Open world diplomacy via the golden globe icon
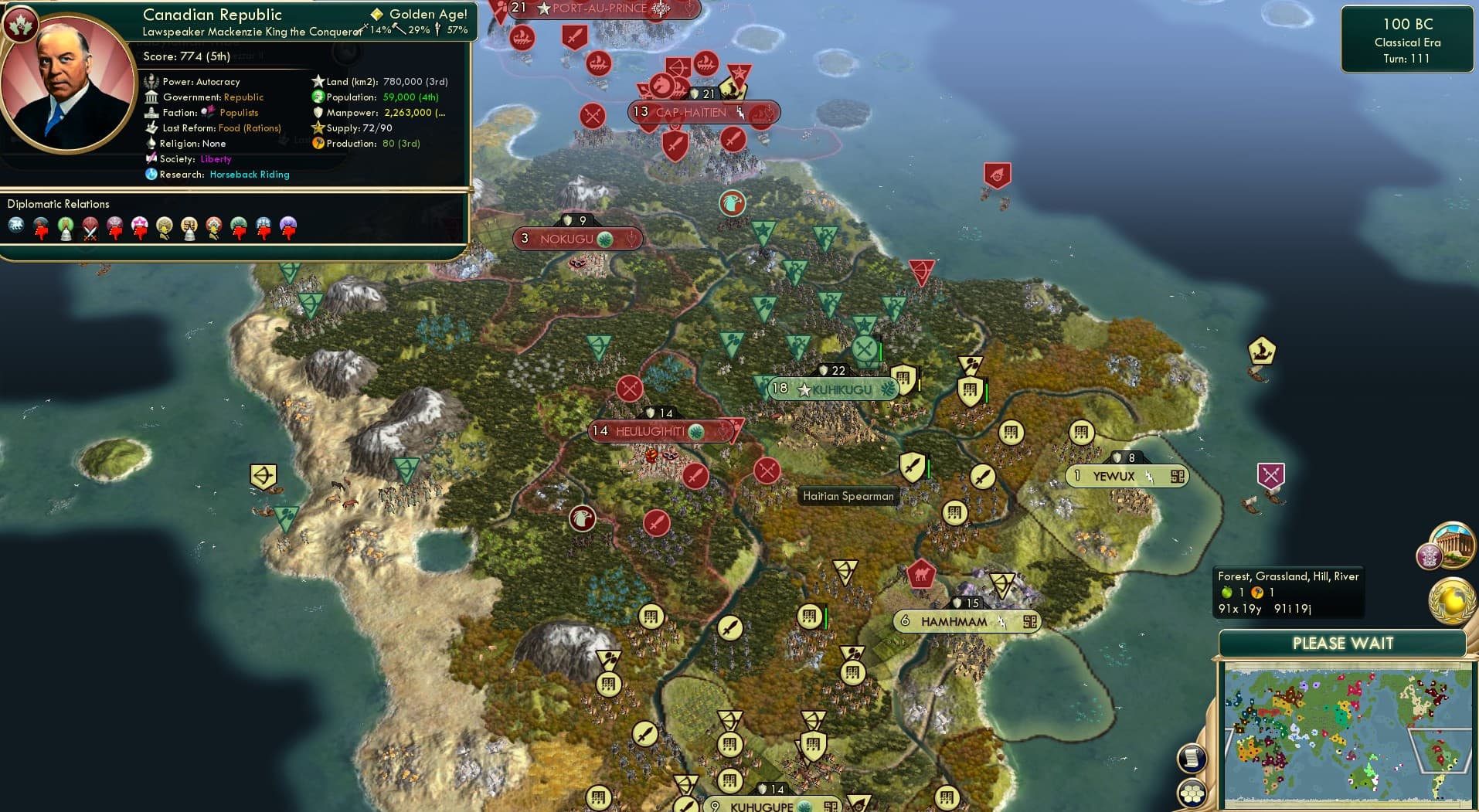Screen dimensions: 1479x812 [1451, 601]
